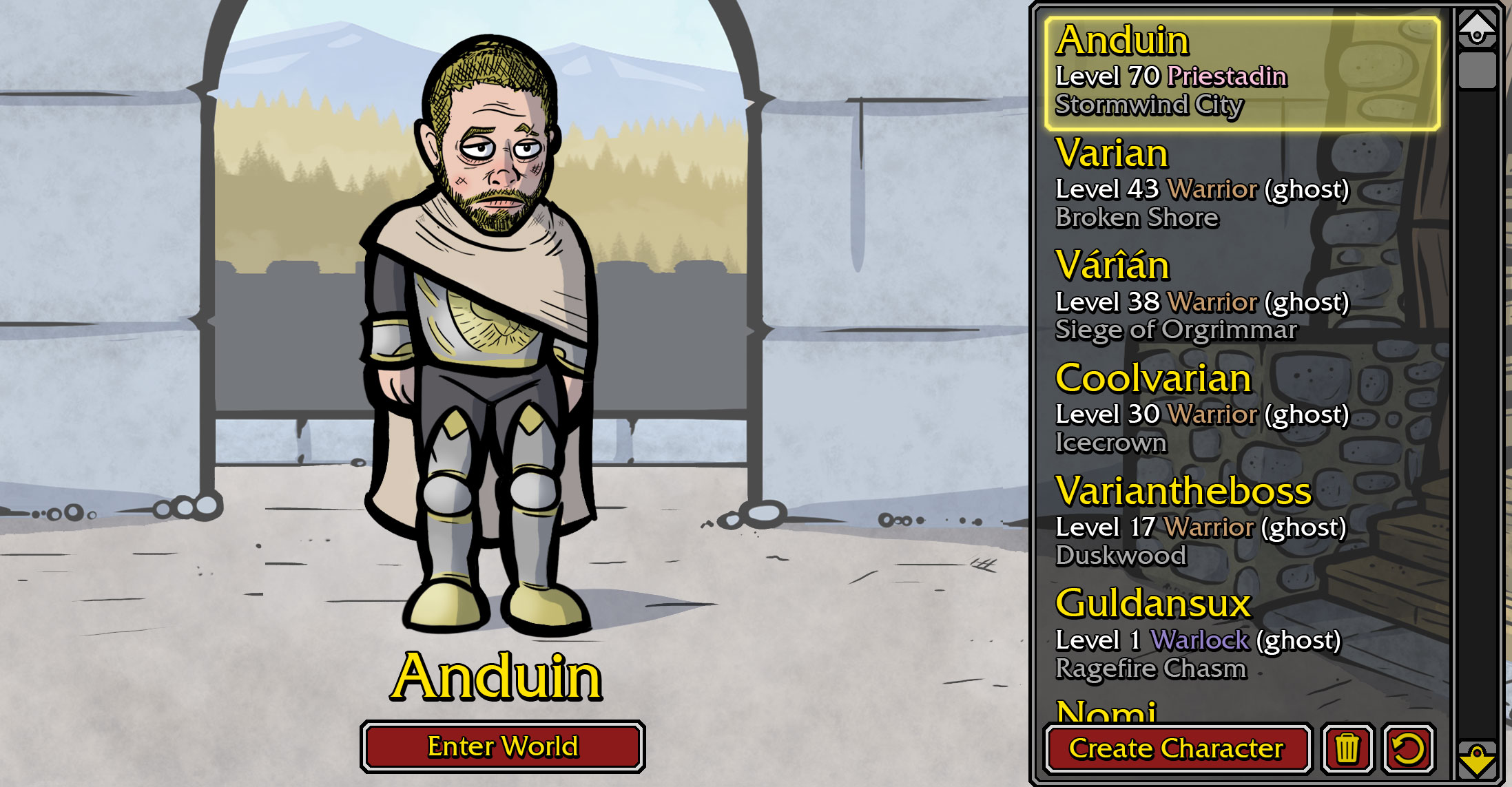1512x787 pixels.
Task: Create a new character
Action: 1177,748
